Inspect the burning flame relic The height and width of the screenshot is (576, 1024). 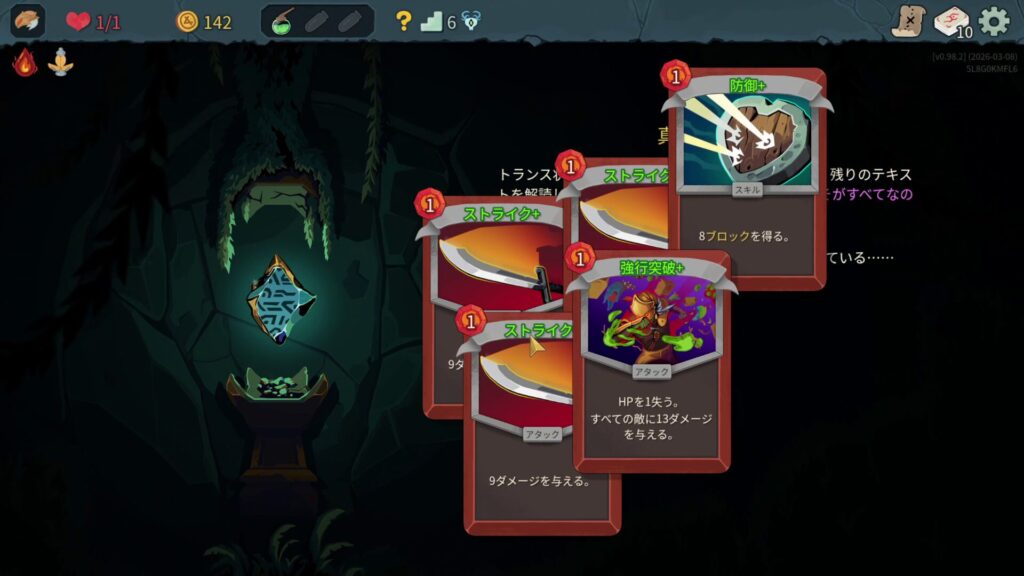point(25,63)
